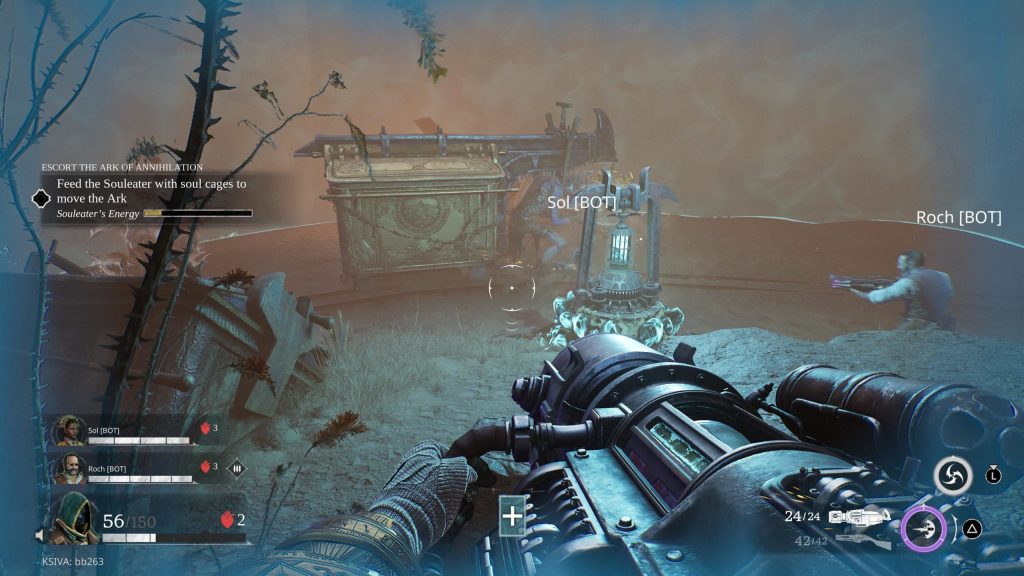This screenshot has height=576, width=1024.
Task: Click Sol [BOT] portrait in squad list
Action: pos(67,431)
